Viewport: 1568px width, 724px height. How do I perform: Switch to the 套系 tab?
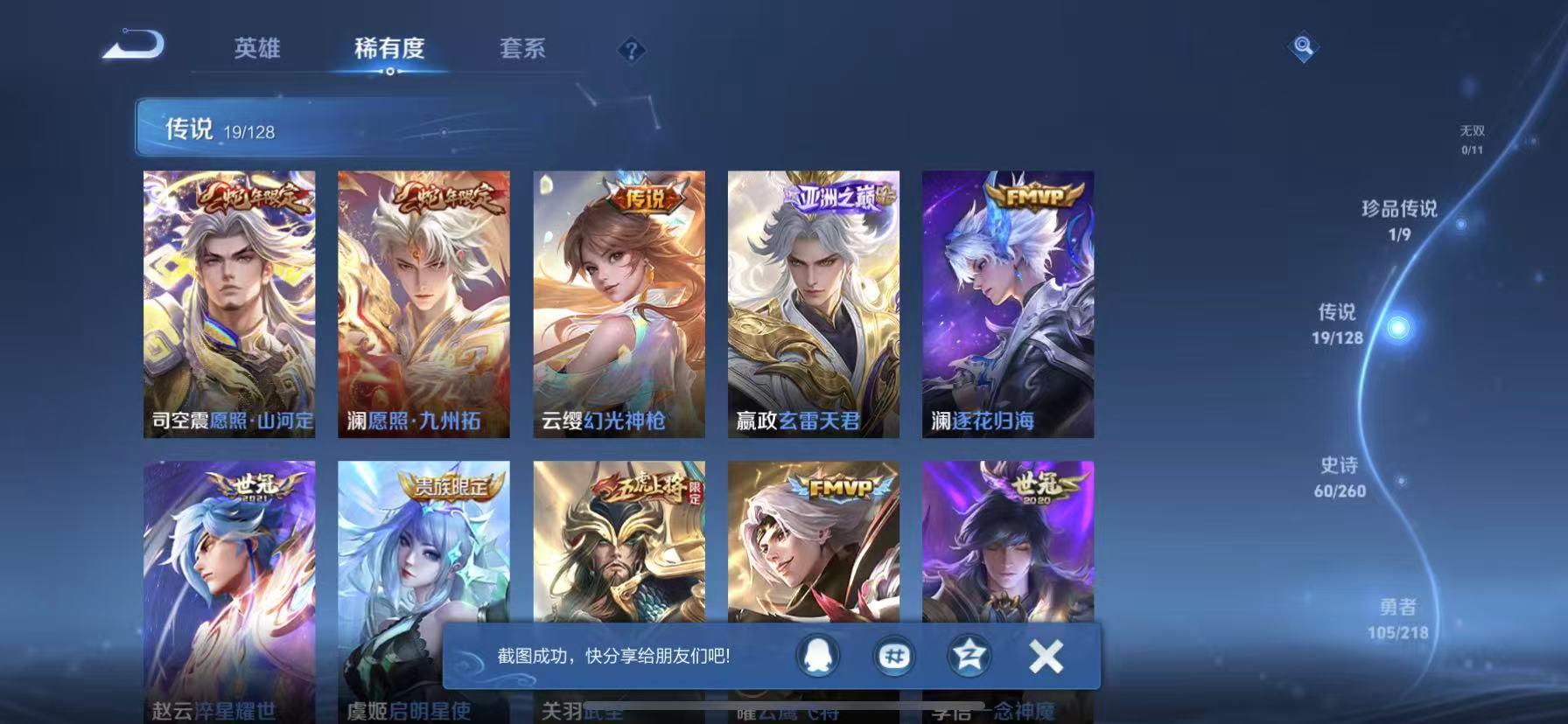pos(522,50)
